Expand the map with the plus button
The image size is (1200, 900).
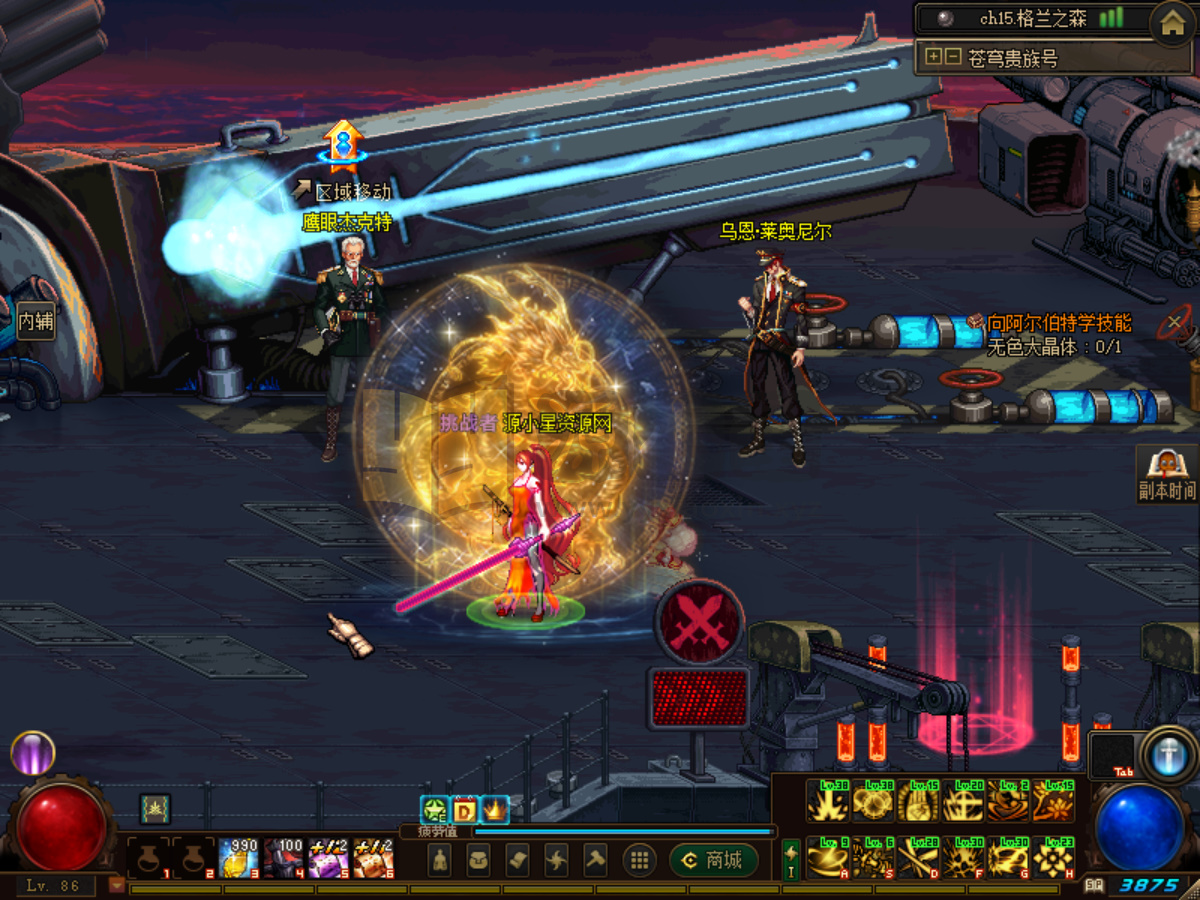pyautogui.click(x=933, y=57)
